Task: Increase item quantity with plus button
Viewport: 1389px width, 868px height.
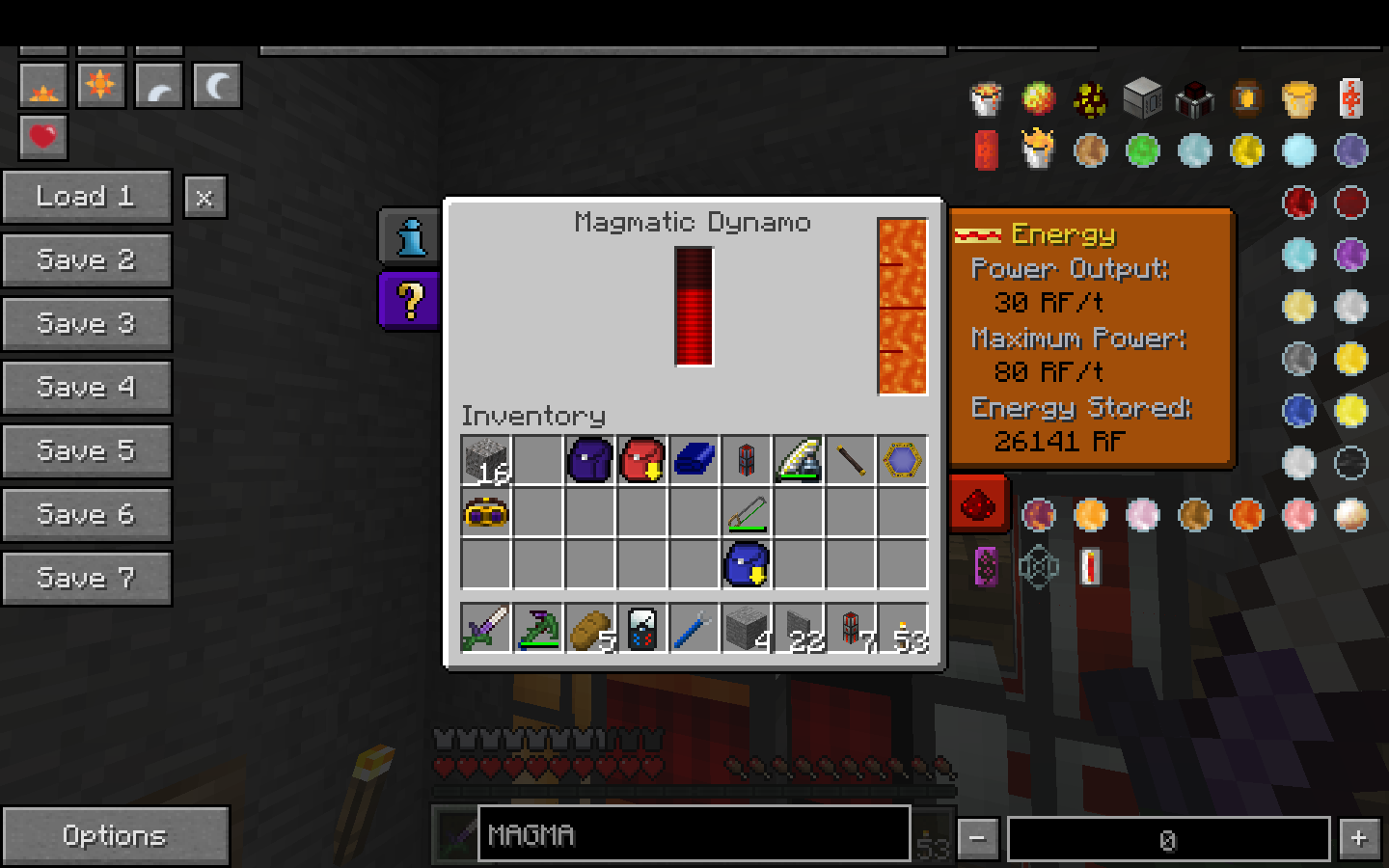Action: point(1359,838)
